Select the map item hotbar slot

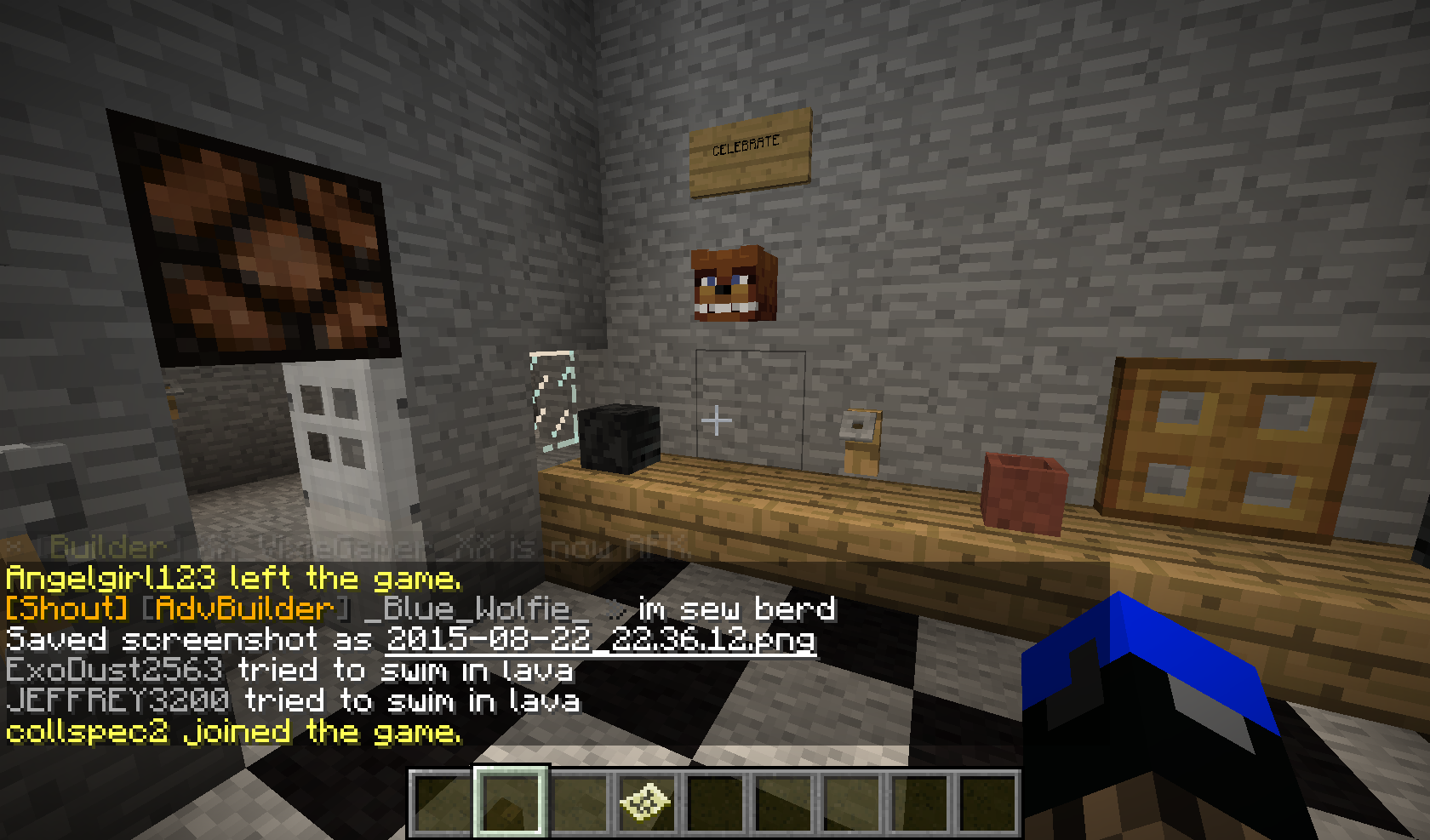[645, 803]
